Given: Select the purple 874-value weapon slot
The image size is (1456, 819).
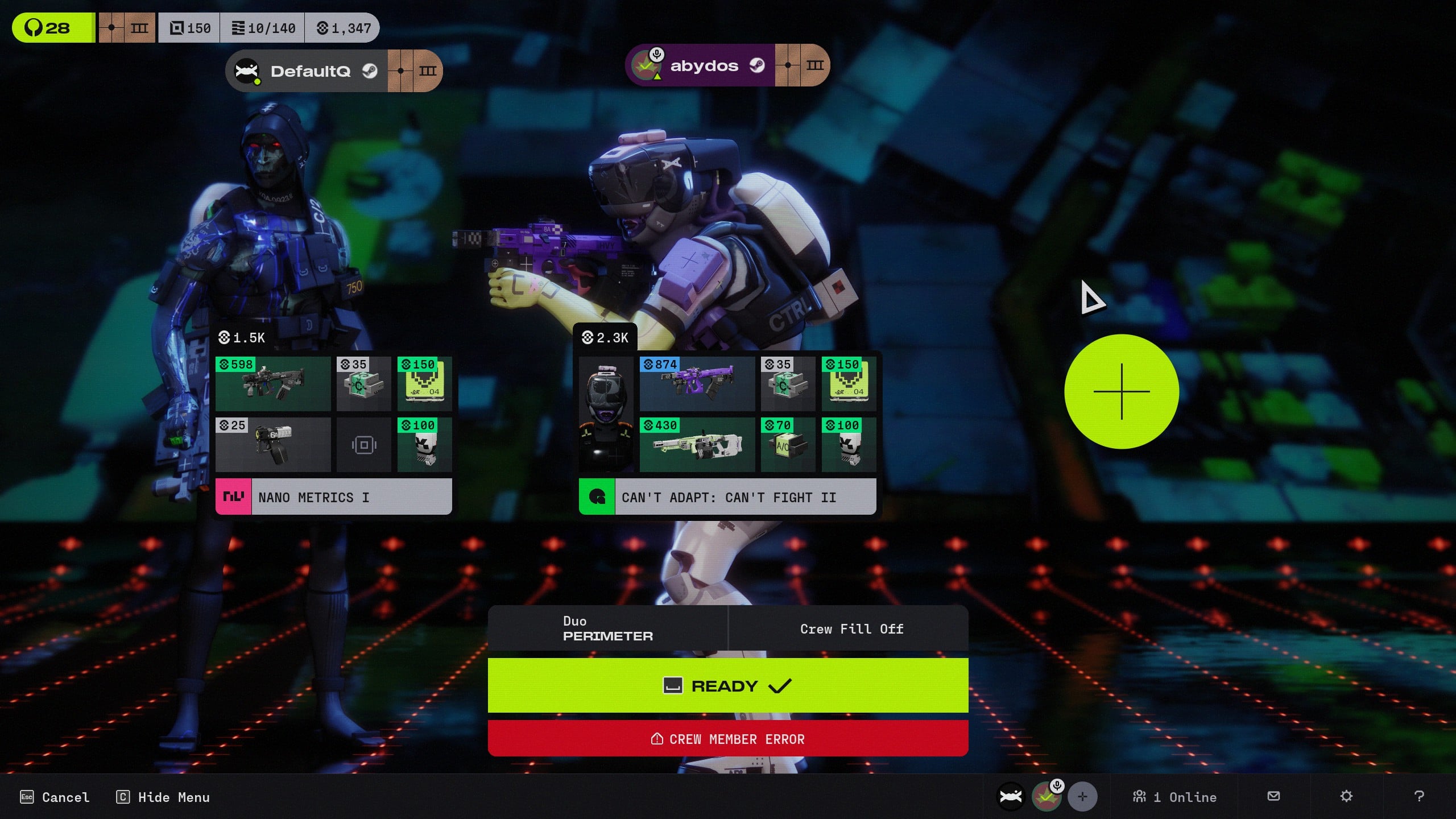Looking at the screenshot, I should pyautogui.click(x=697, y=384).
